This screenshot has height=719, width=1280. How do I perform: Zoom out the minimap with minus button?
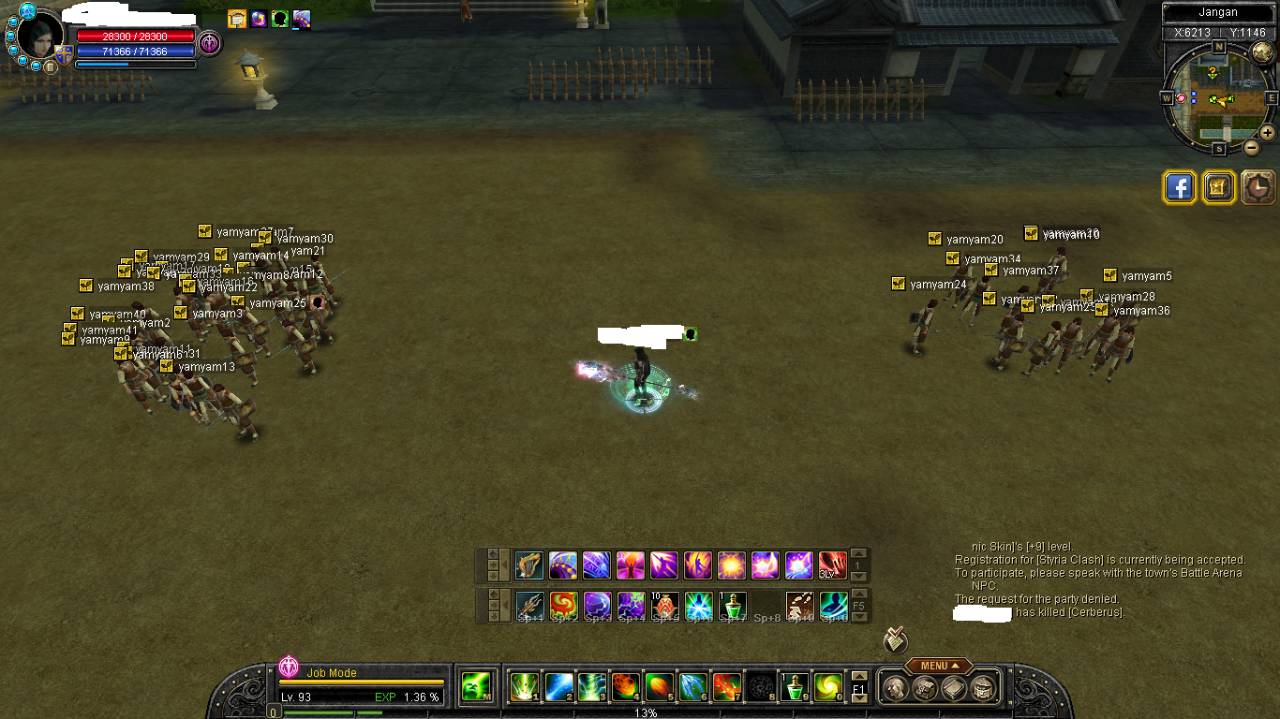[1251, 147]
